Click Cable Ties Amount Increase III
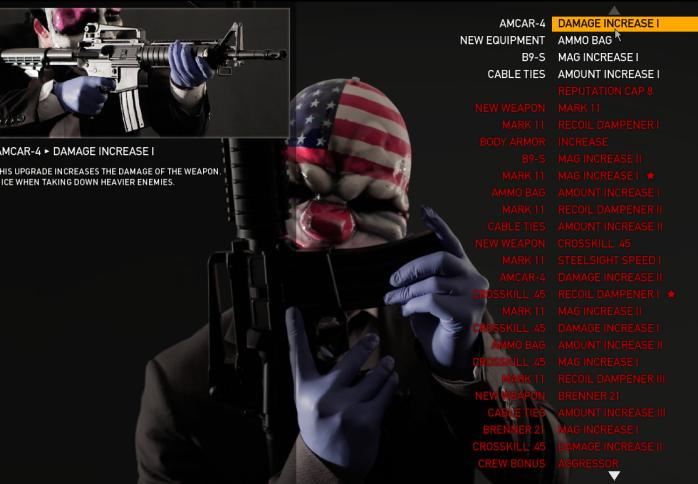This screenshot has width=698, height=484. [611, 413]
